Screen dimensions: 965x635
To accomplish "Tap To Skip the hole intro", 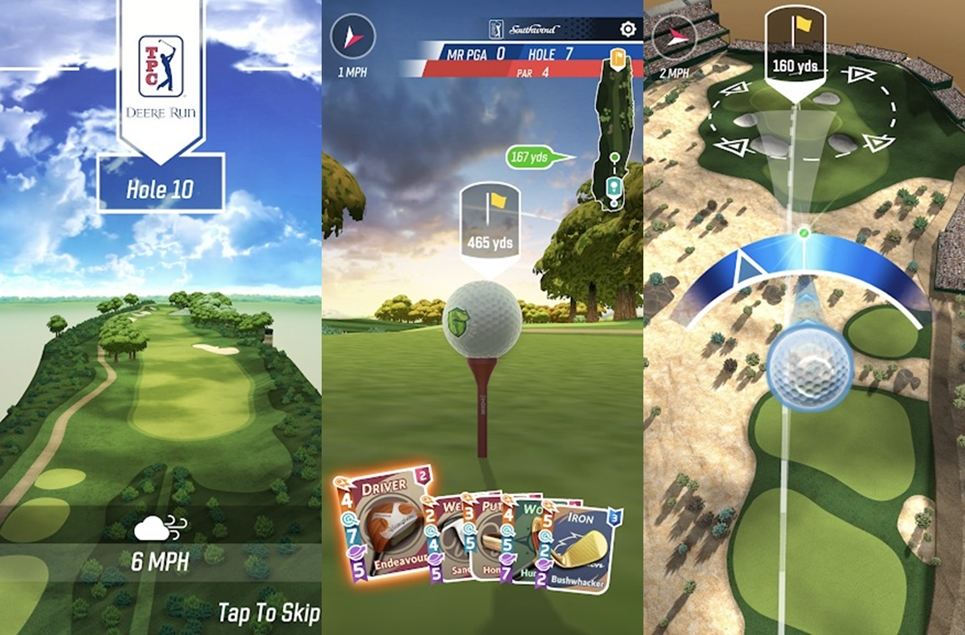I will [x=268, y=612].
